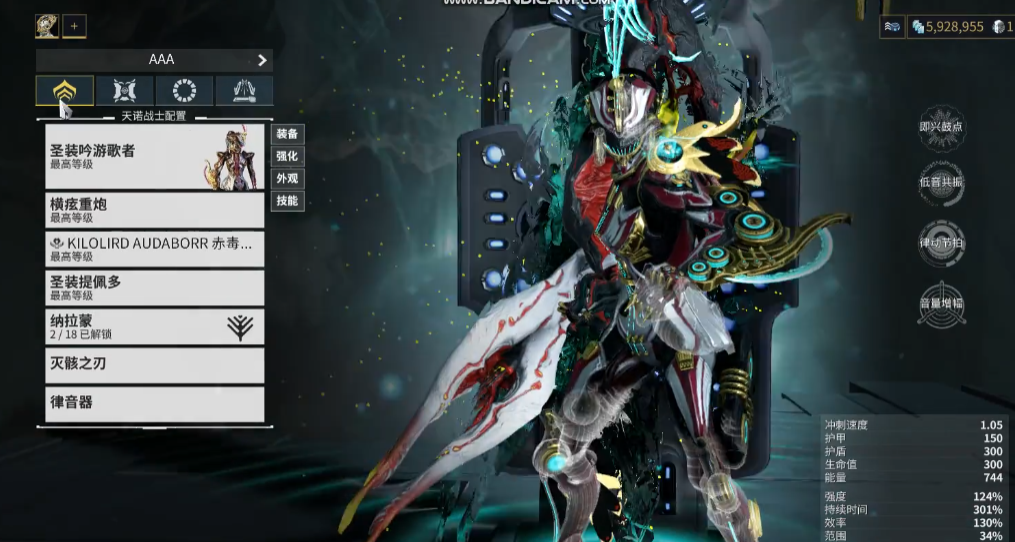Screen dimensions: 1015x542
Task: Click the 装备 button
Action: point(287,134)
